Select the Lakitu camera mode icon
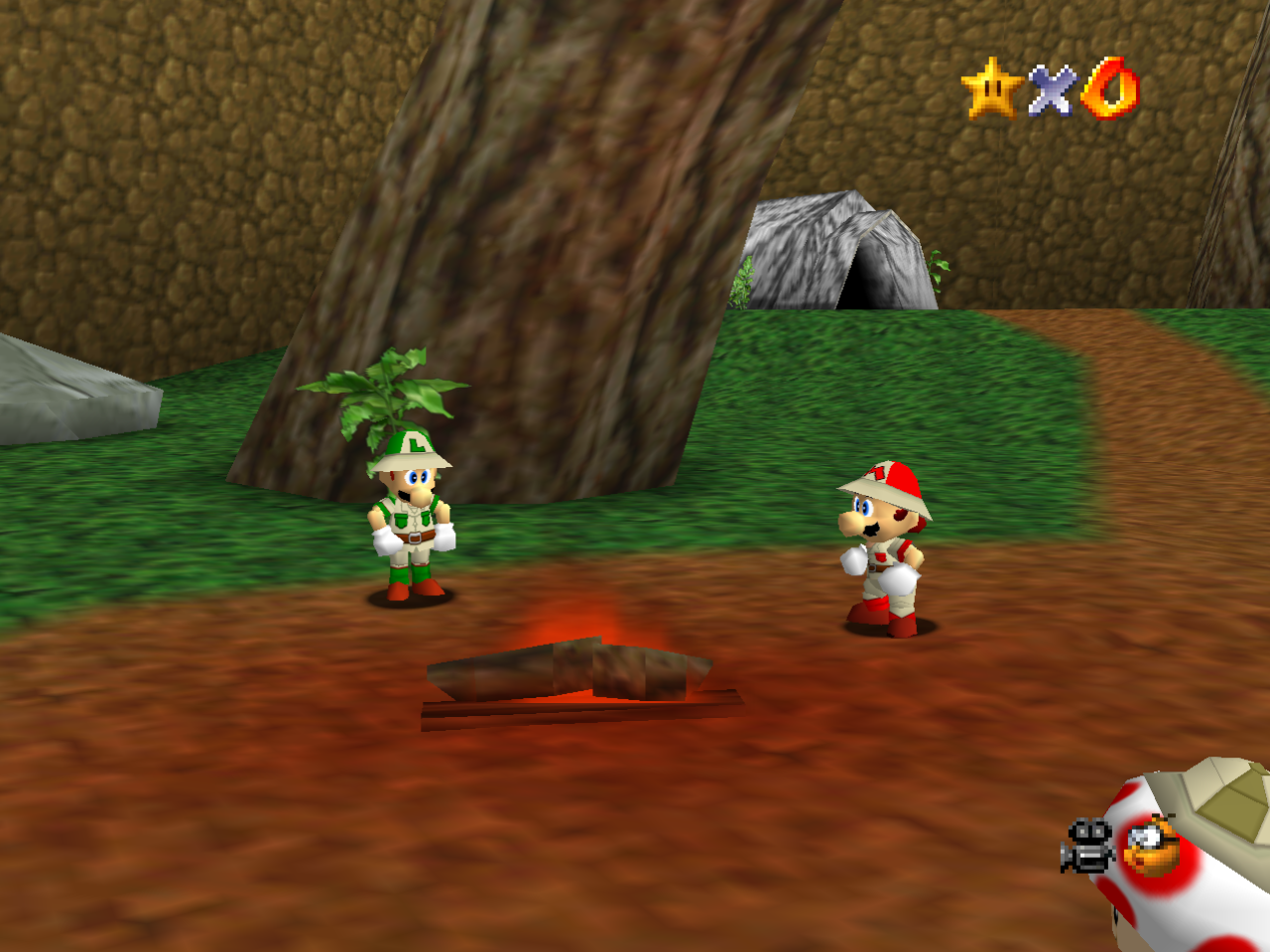Viewport: 1270px width, 952px height. (x=1152, y=847)
